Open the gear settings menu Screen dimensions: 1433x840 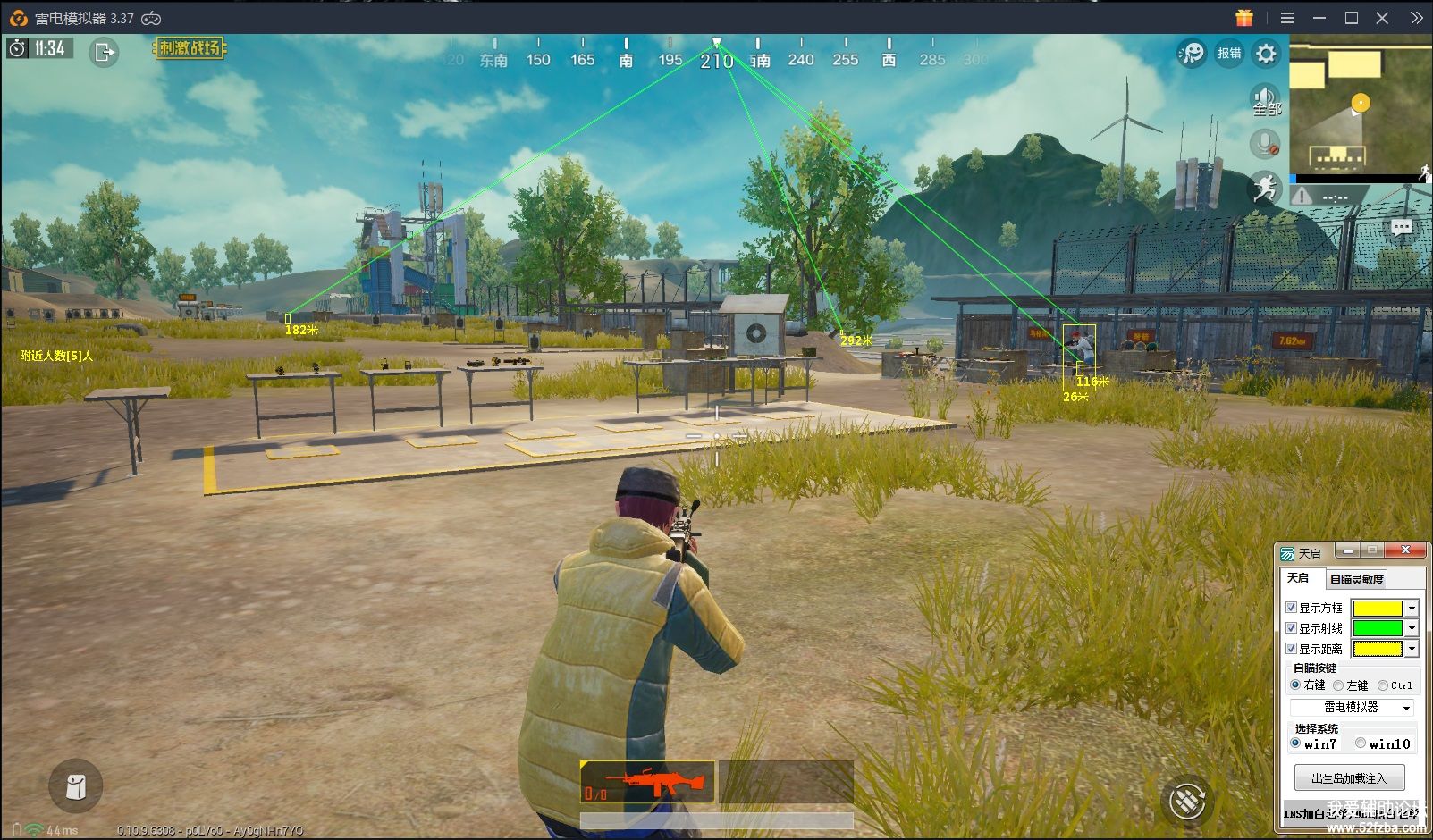(x=1266, y=54)
